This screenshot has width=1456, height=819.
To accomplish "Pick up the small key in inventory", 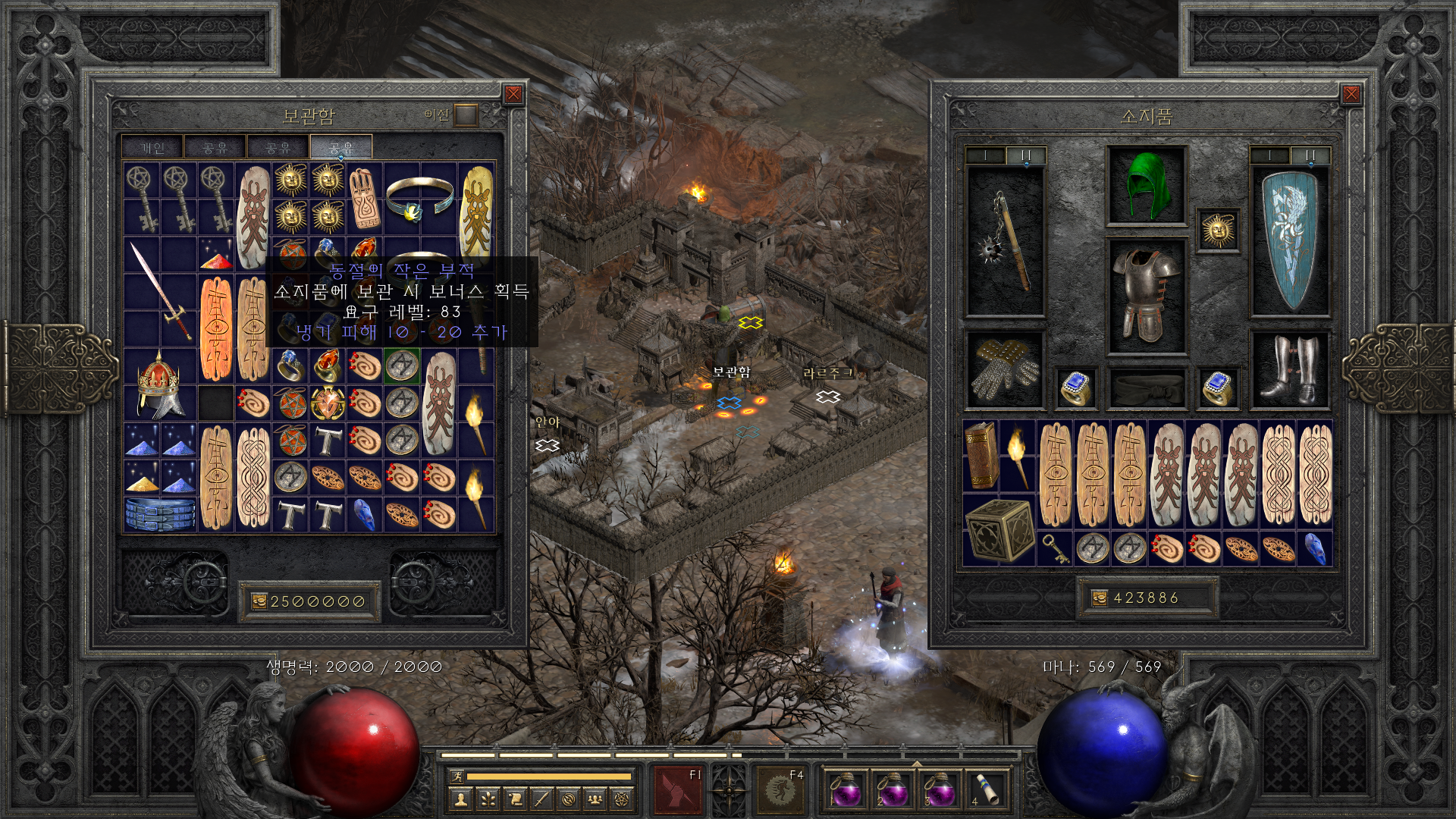I will (x=1056, y=548).
